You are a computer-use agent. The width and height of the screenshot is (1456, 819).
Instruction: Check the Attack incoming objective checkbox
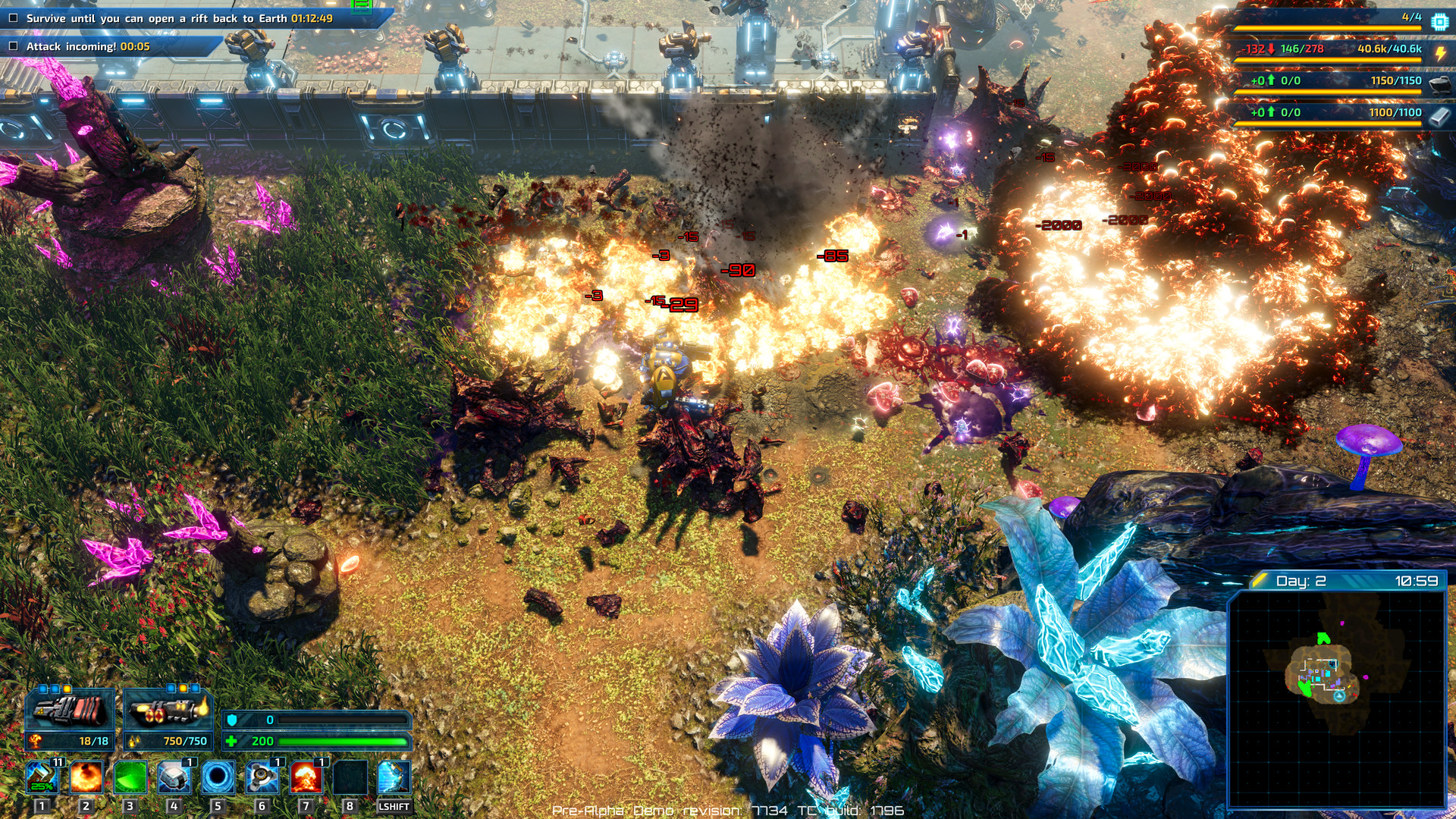click(x=12, y=47)
